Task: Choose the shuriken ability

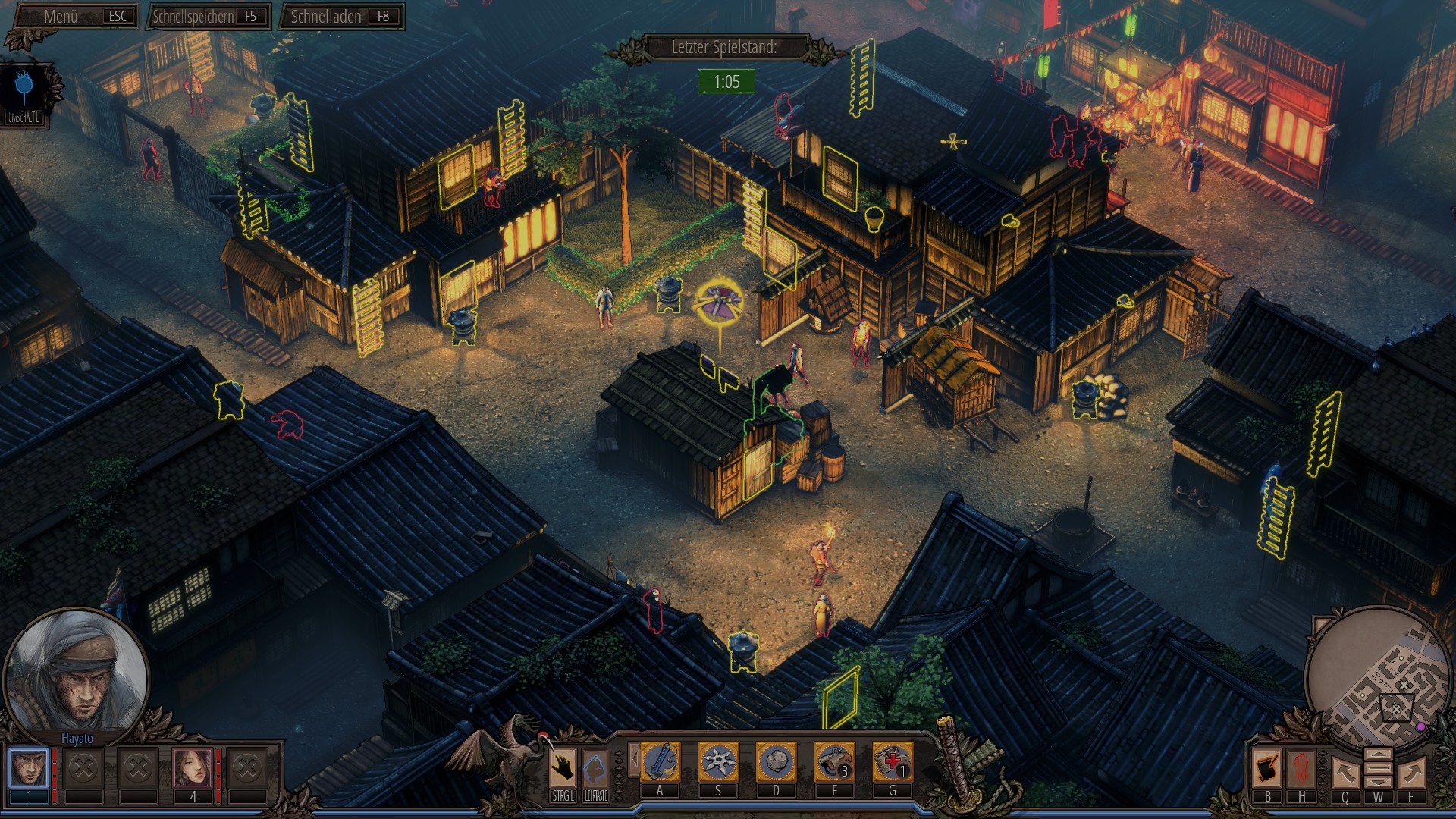Action: (x=718, y=762)
